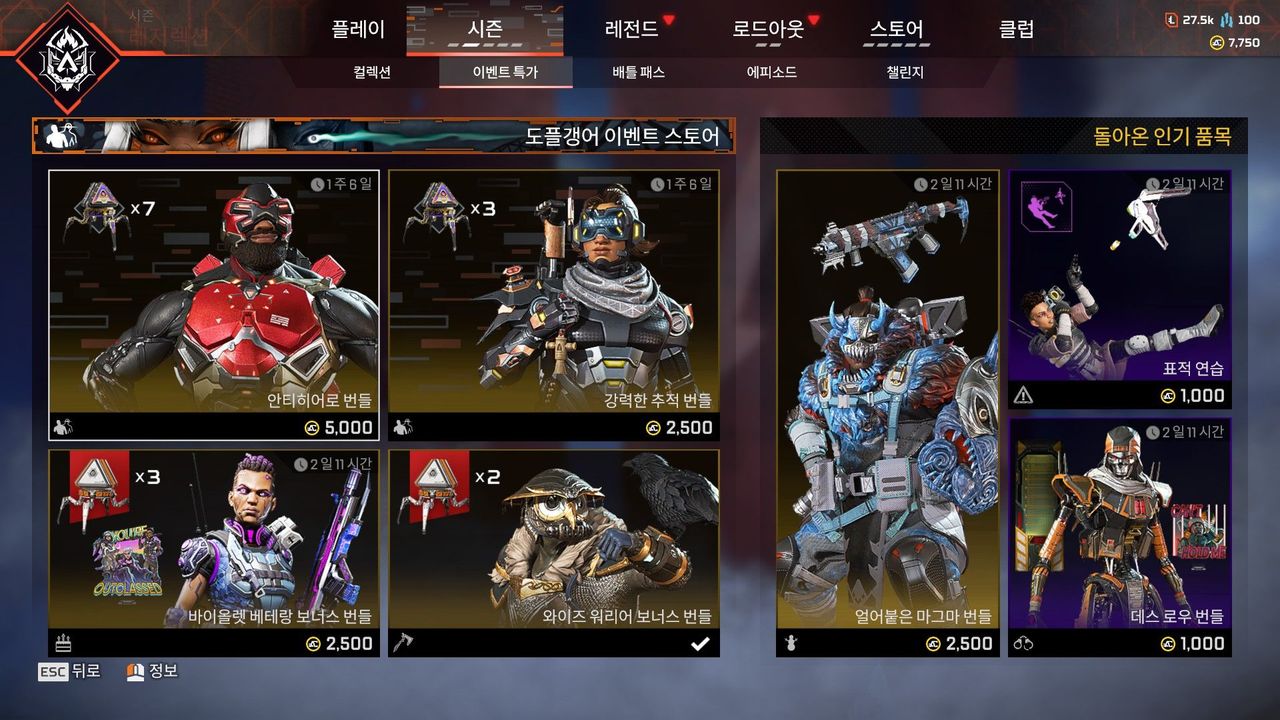Click the 뒤로 back button
Viewport: 1280px width, 720px height.
coord(70,672)
